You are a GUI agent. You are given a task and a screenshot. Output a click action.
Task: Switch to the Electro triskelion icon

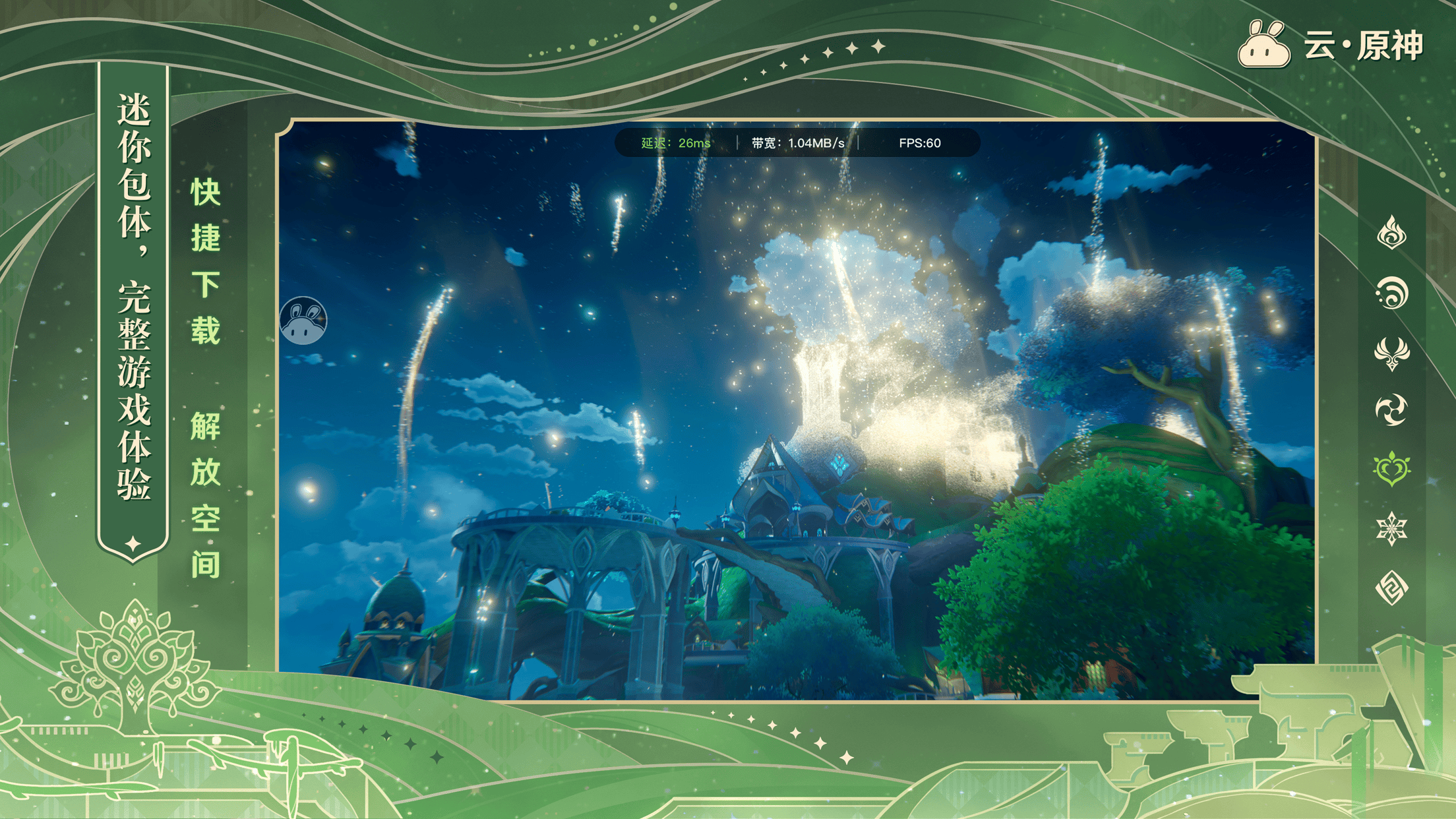[1391, 410]
